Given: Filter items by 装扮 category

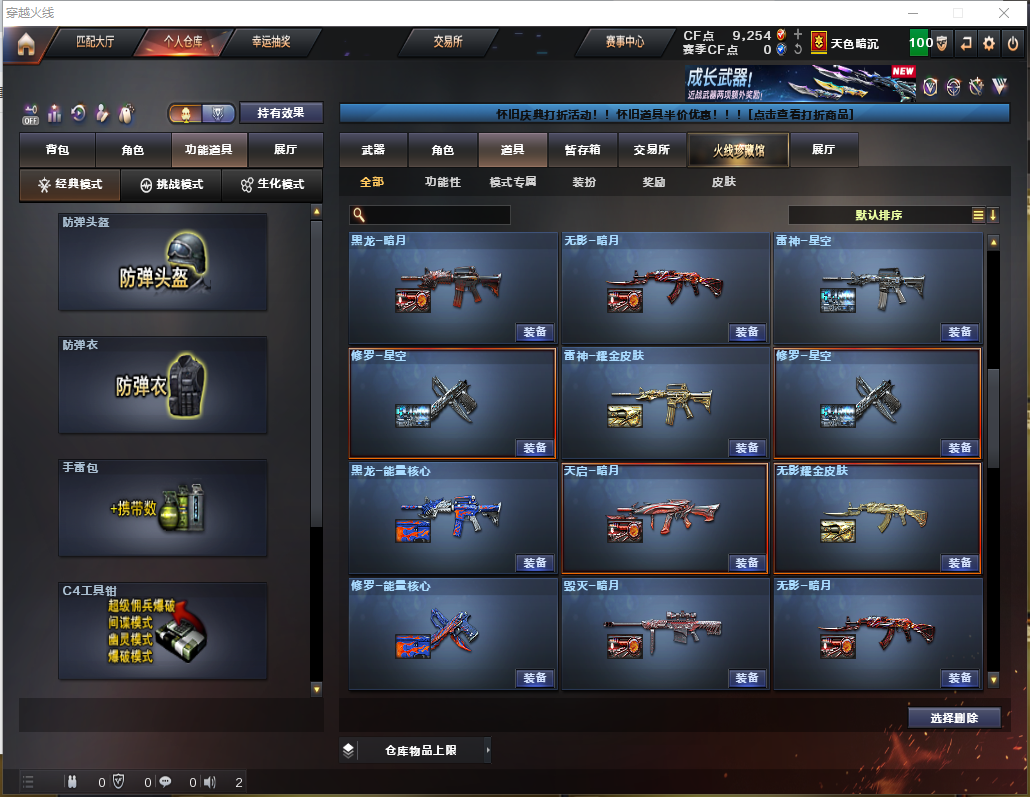Looking at the screenshot, I should [x=584, y=182].
